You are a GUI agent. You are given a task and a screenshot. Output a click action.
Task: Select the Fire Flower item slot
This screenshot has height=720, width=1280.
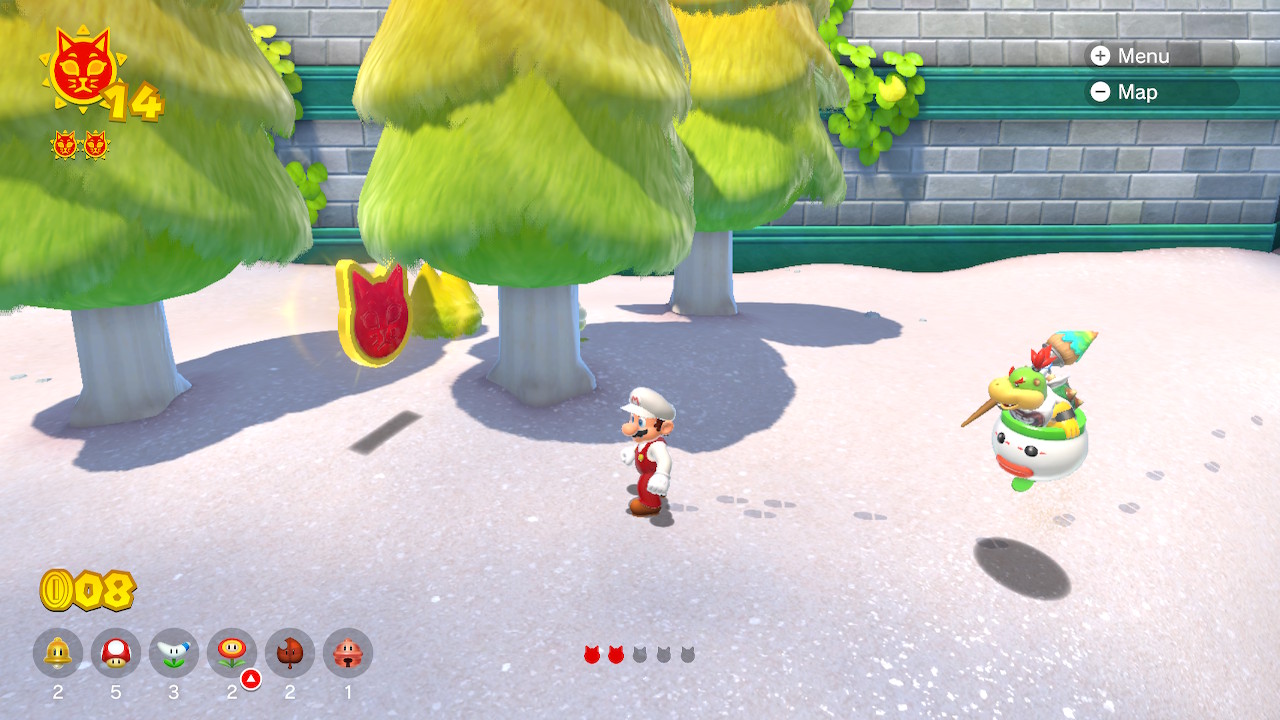pos(232,654)
